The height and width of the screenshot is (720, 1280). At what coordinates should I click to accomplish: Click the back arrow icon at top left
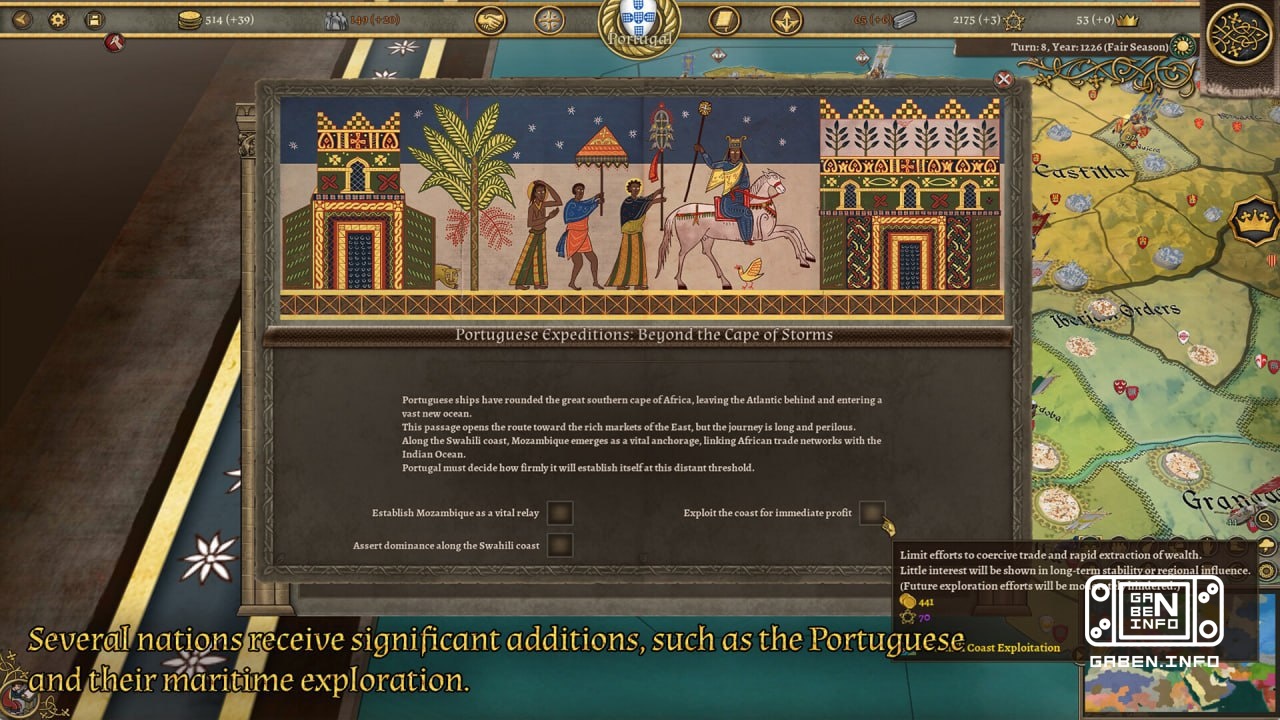(x=22, y=19)
